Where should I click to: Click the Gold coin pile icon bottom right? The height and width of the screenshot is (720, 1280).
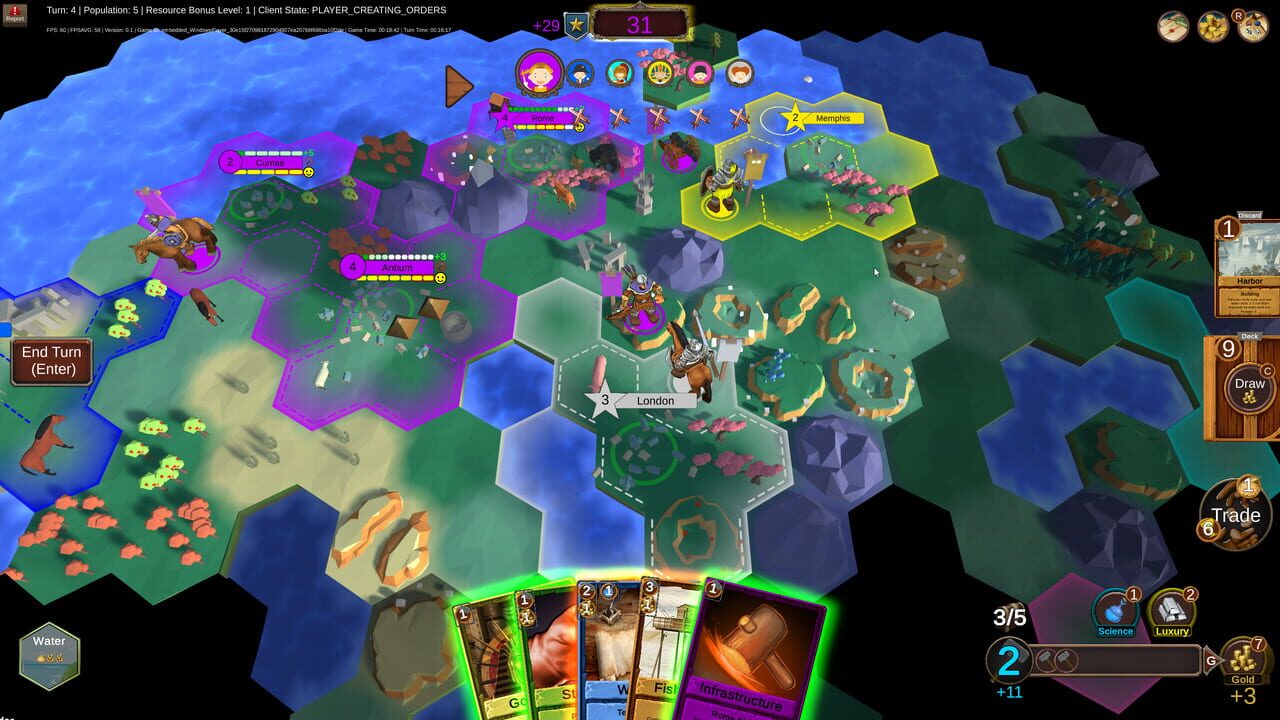[x=1243, y=657]
